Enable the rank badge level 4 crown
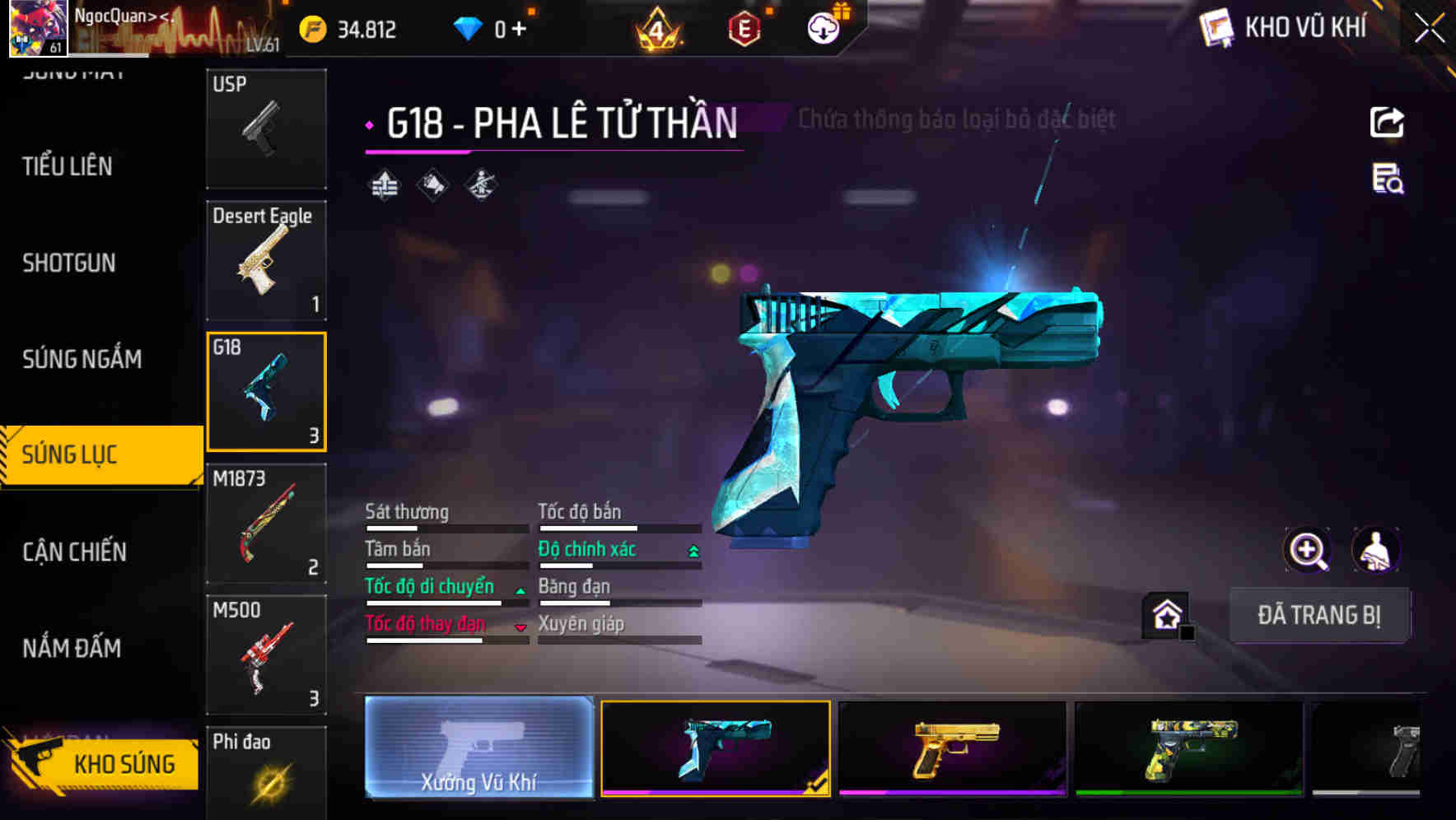This screenshot has width=1456, height=820. tap(658, 27)
